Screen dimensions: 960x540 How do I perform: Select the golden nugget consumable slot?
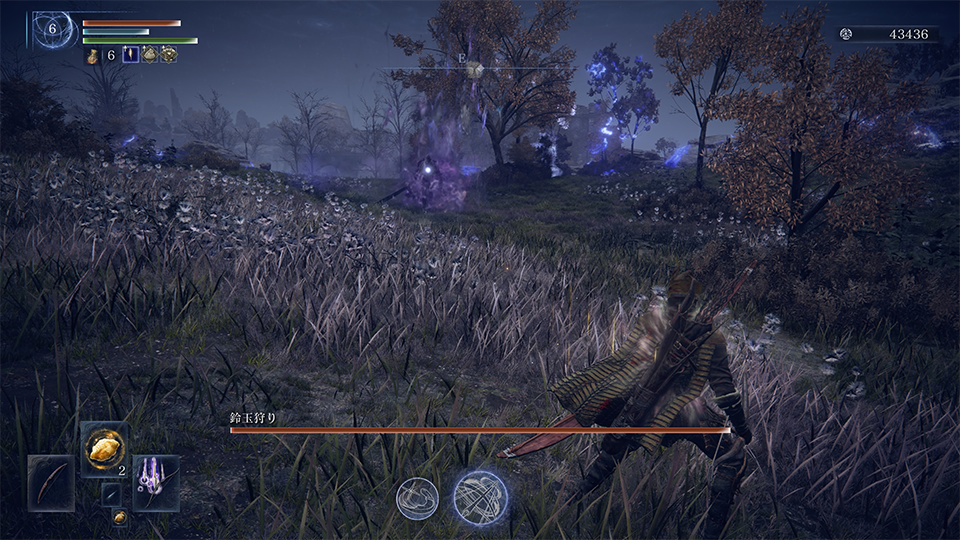pos(104,447)
